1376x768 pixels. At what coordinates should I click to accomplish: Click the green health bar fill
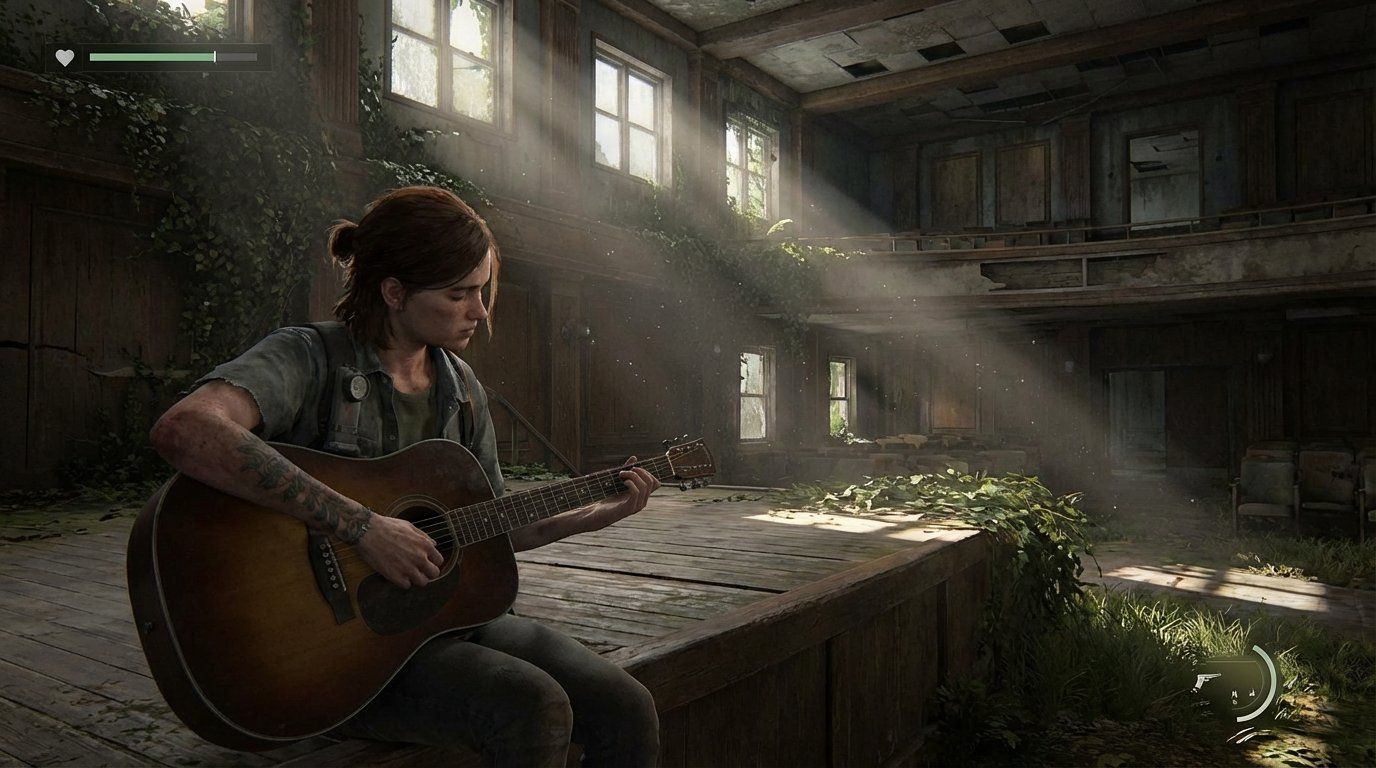(x=150, y=57)
